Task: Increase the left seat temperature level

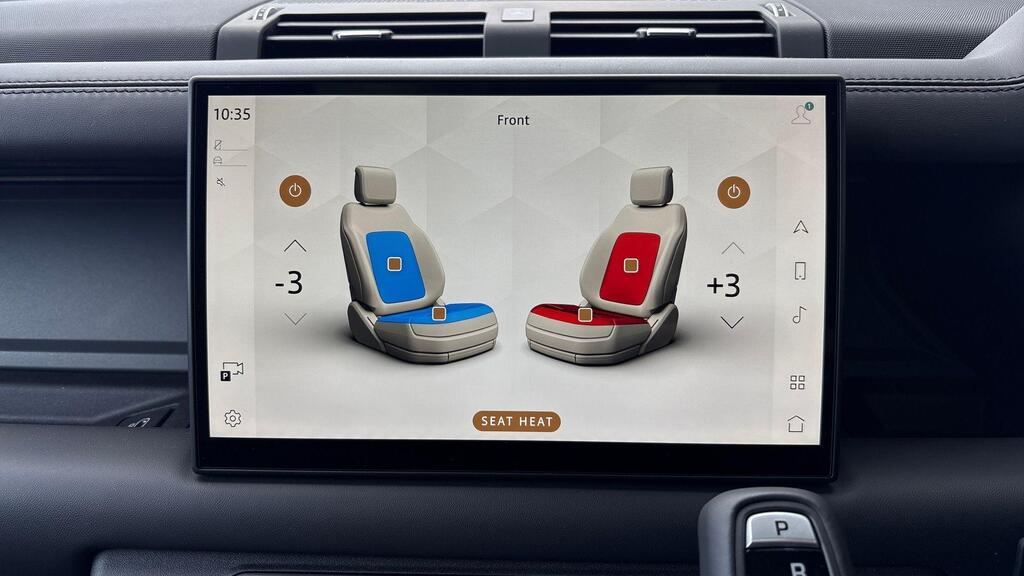Action: (x=295, y=246)
